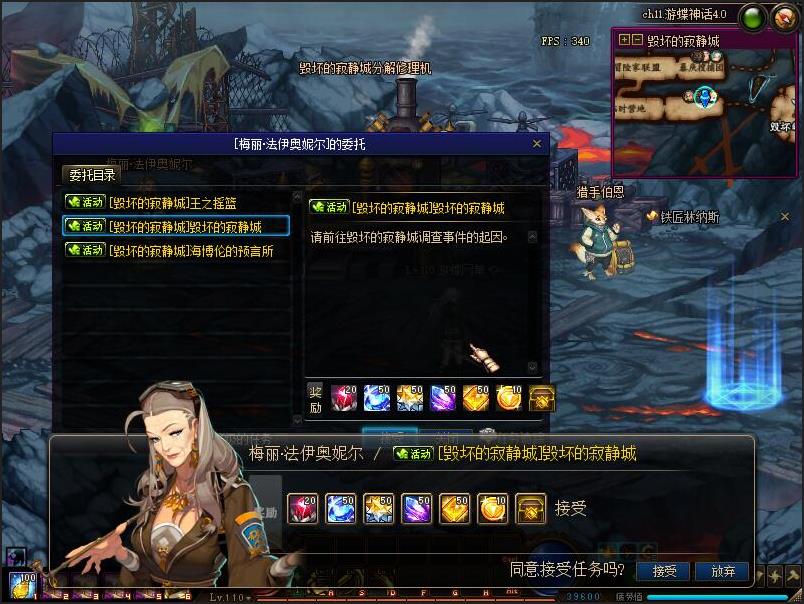Screen dimensions: 804x604
Task: Click the green orb button beside channel name
Action: click(x=753, y=16)
